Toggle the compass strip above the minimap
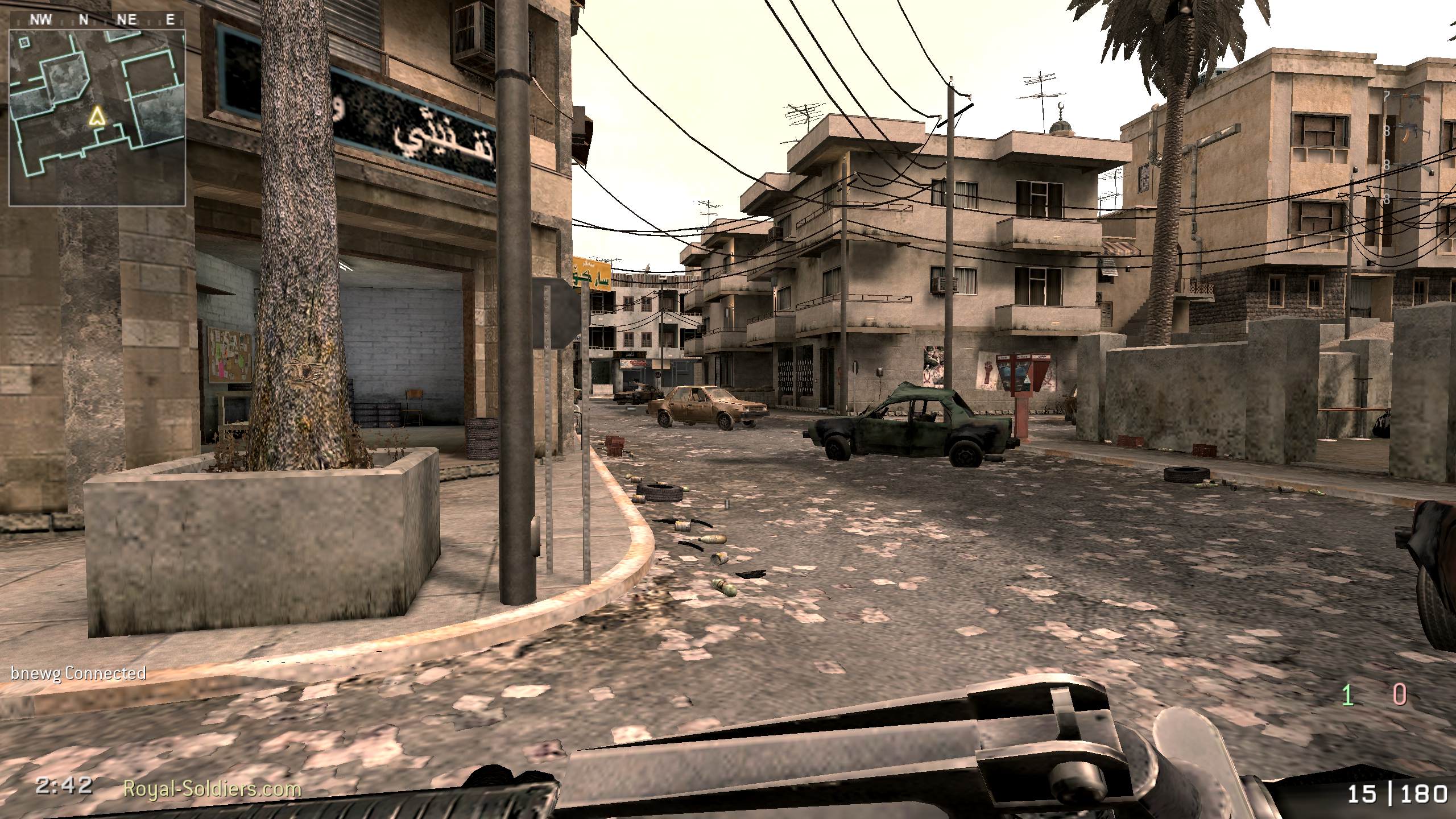This screenshot has height=819, width=1456. [98, 19]
